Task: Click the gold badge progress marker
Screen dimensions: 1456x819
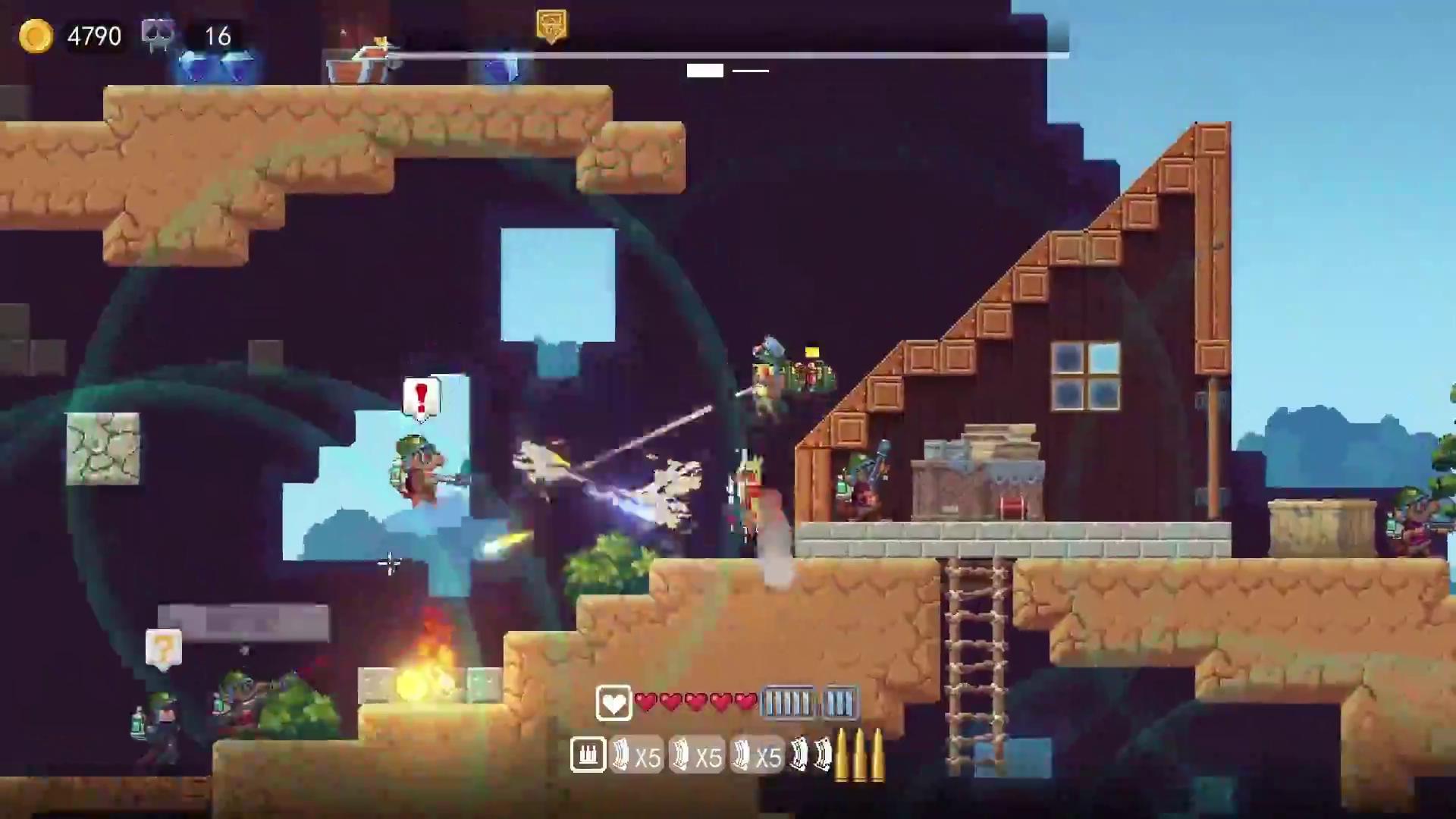Action: pos(551,26)
